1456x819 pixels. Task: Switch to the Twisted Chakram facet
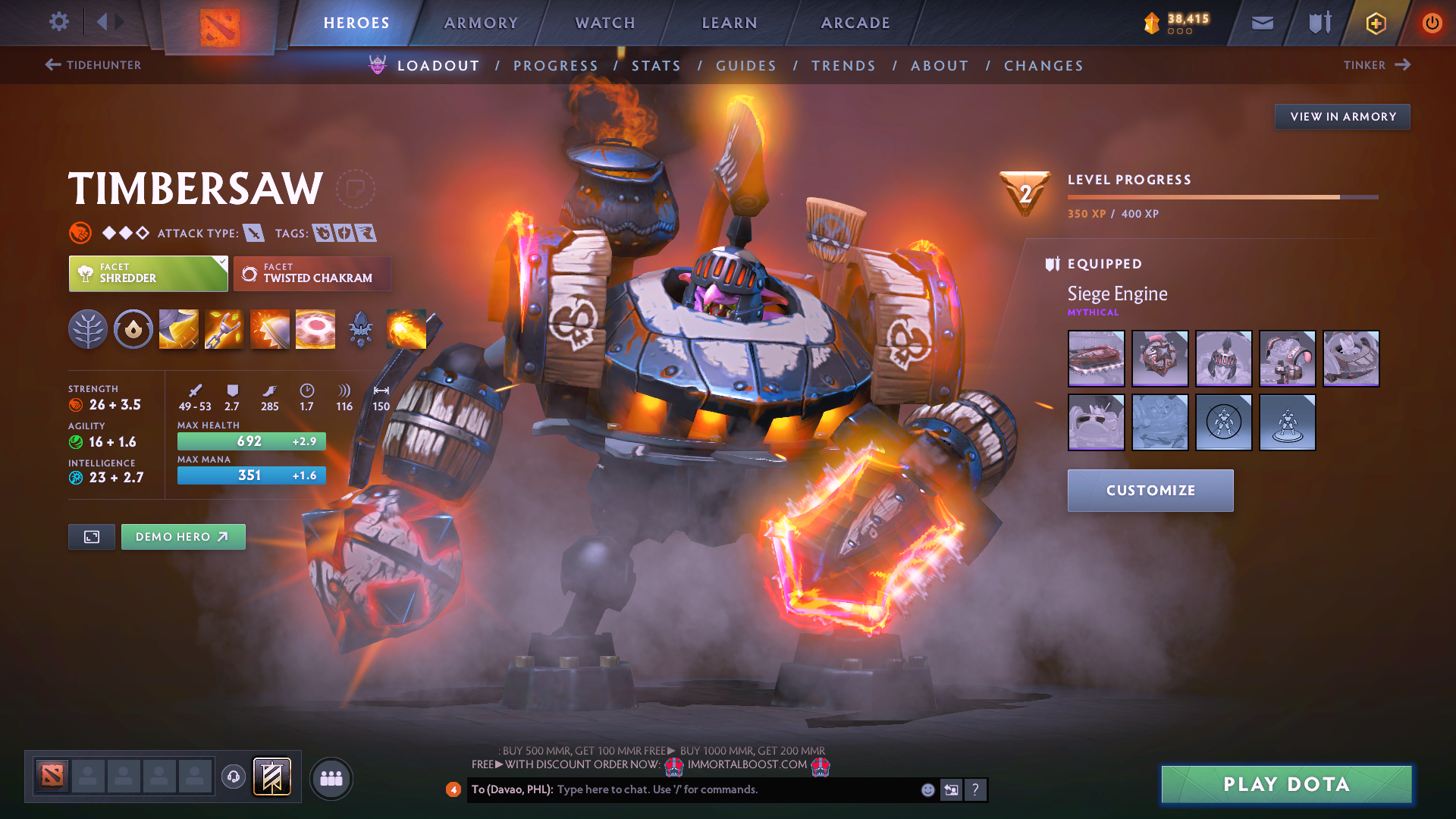click(312, 274)
